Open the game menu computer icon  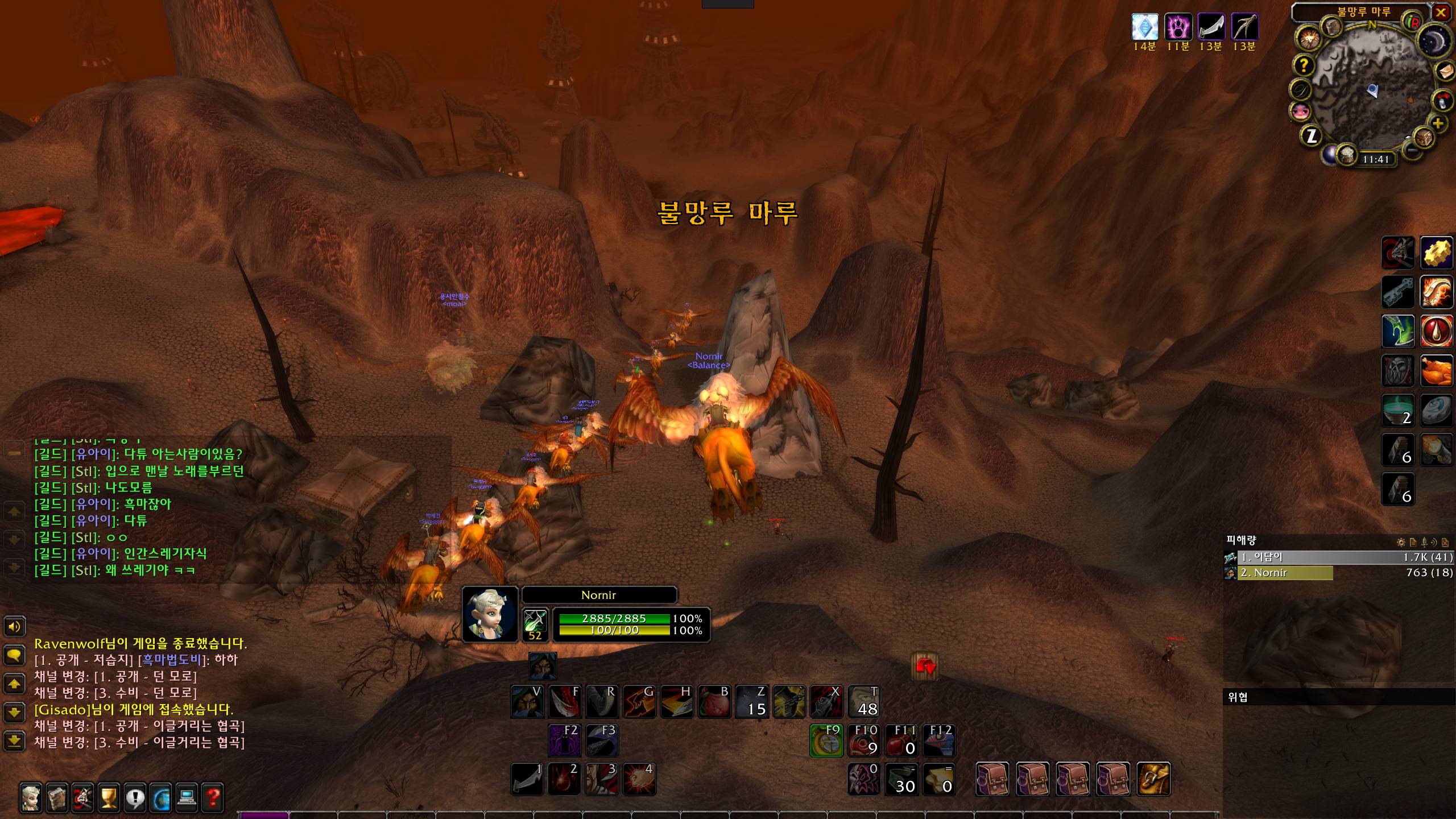click(187, 797)
